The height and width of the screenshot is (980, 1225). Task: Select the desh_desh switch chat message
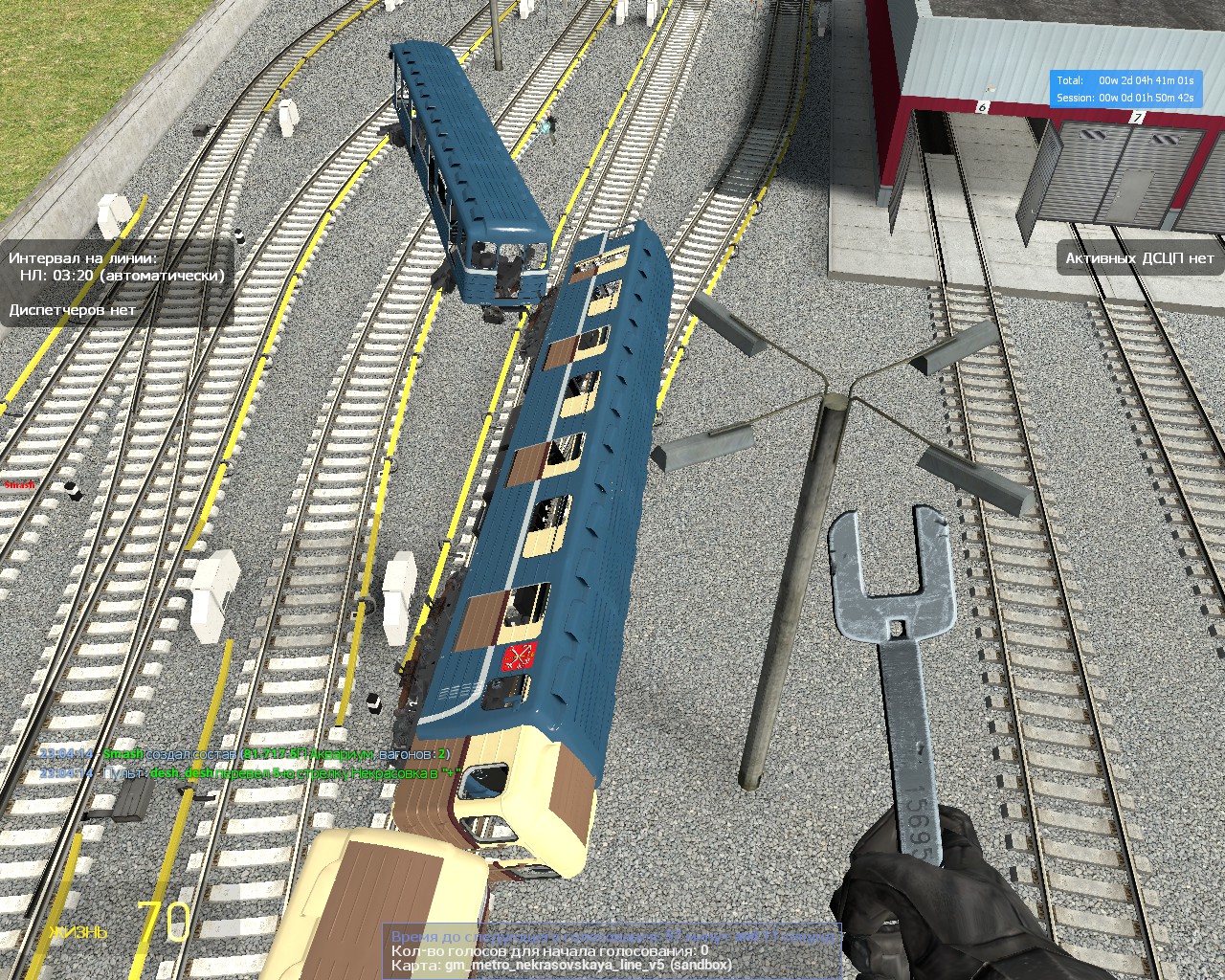pos(251,772)
